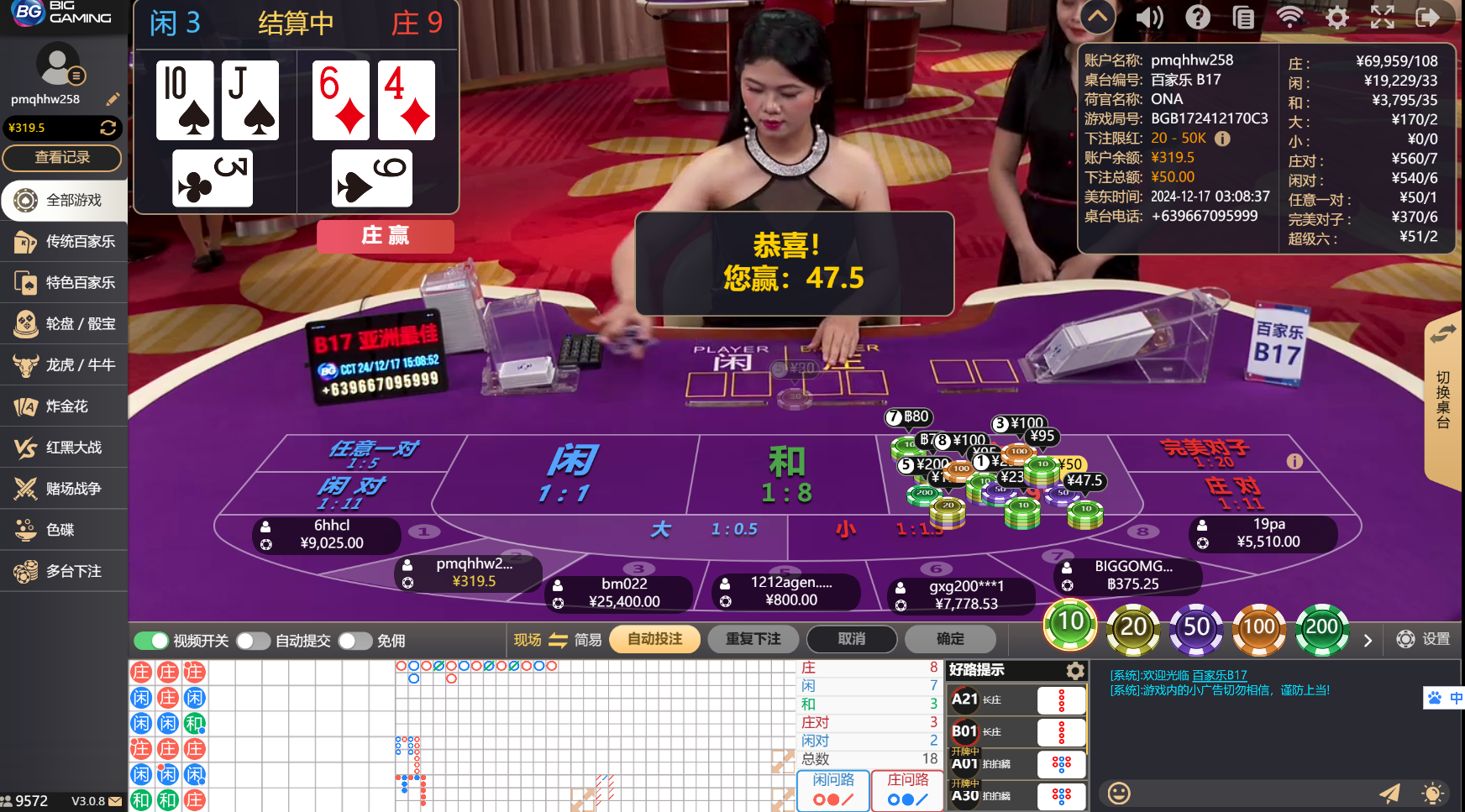The height and width of the screenshot is (812, 1465).
Task: Select the 轮盘/骰宝 game category
Action: click(x=63, y=324)
